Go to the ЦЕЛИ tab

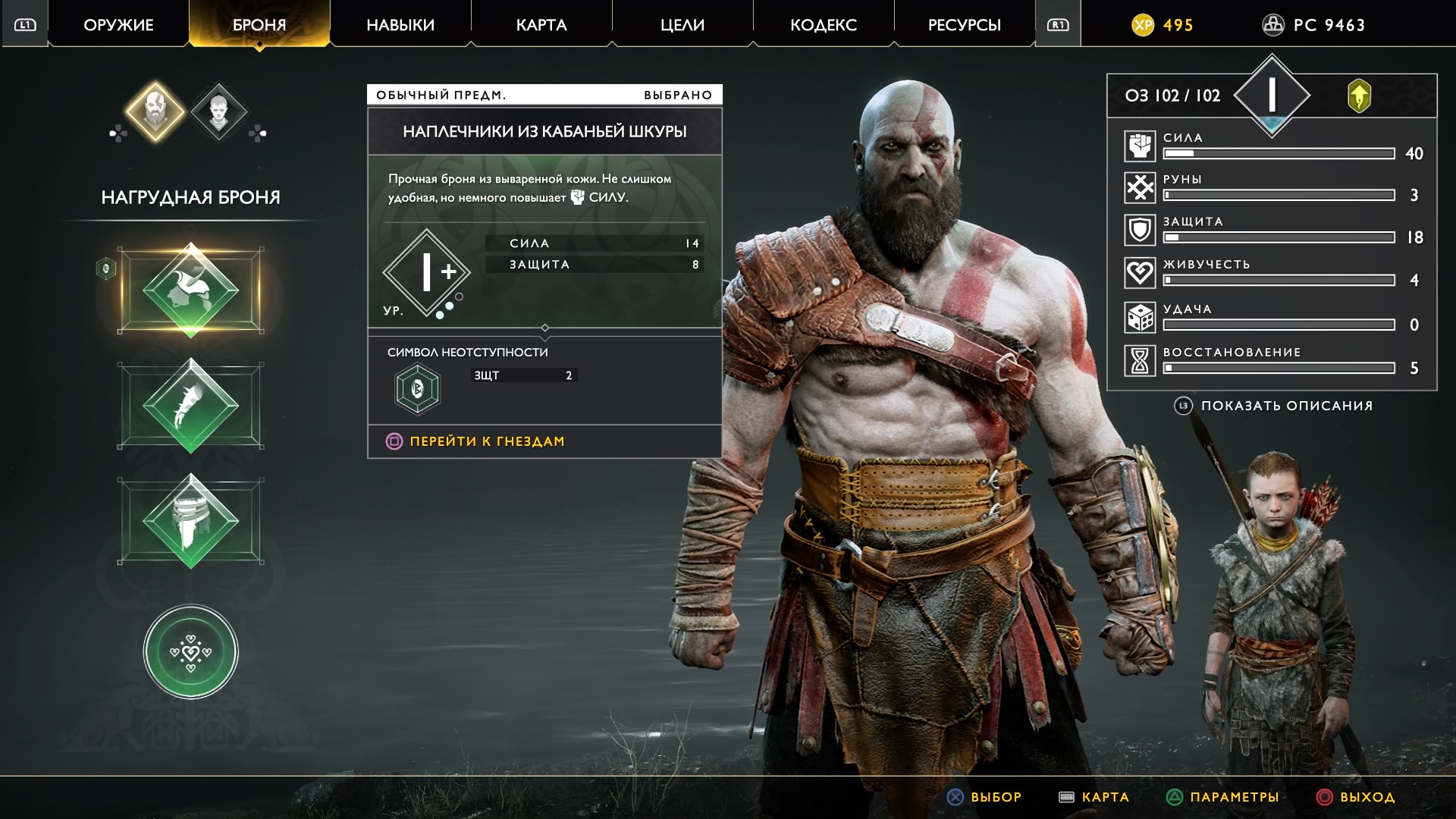coord(682,25)
